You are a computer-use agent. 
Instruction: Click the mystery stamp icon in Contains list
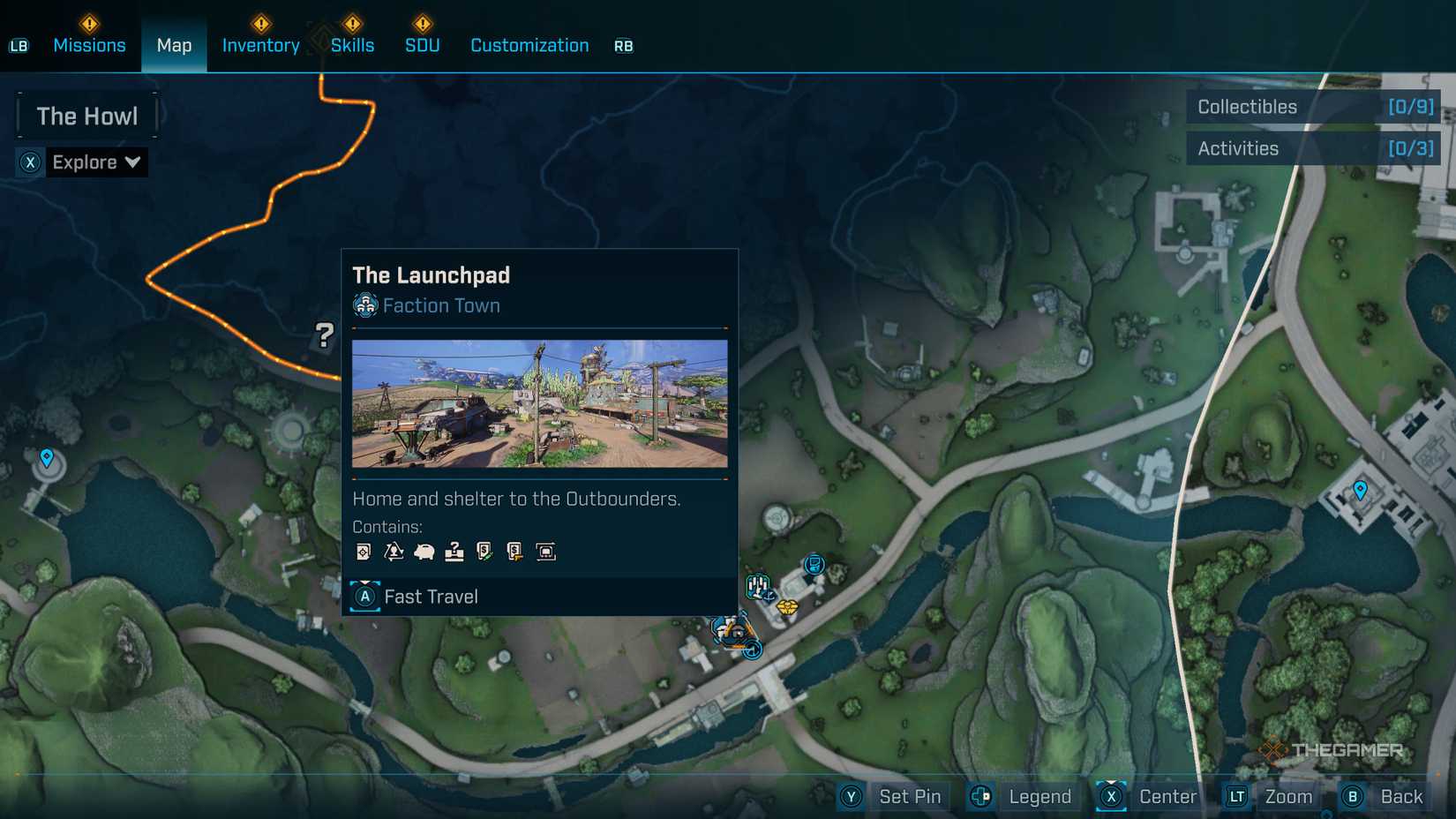[x=455, y=551]
